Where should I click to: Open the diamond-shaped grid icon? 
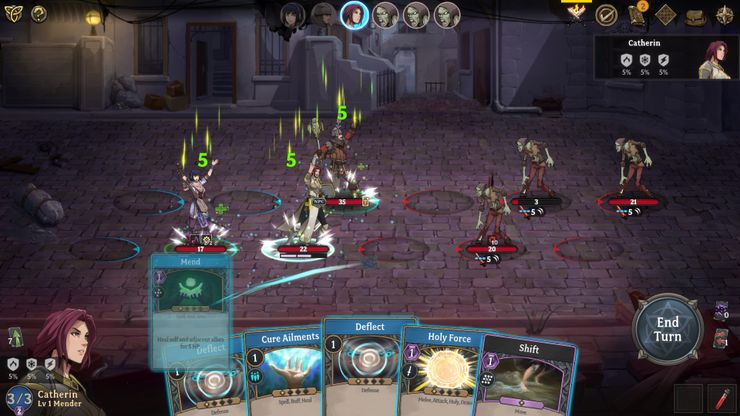point(665,16)
